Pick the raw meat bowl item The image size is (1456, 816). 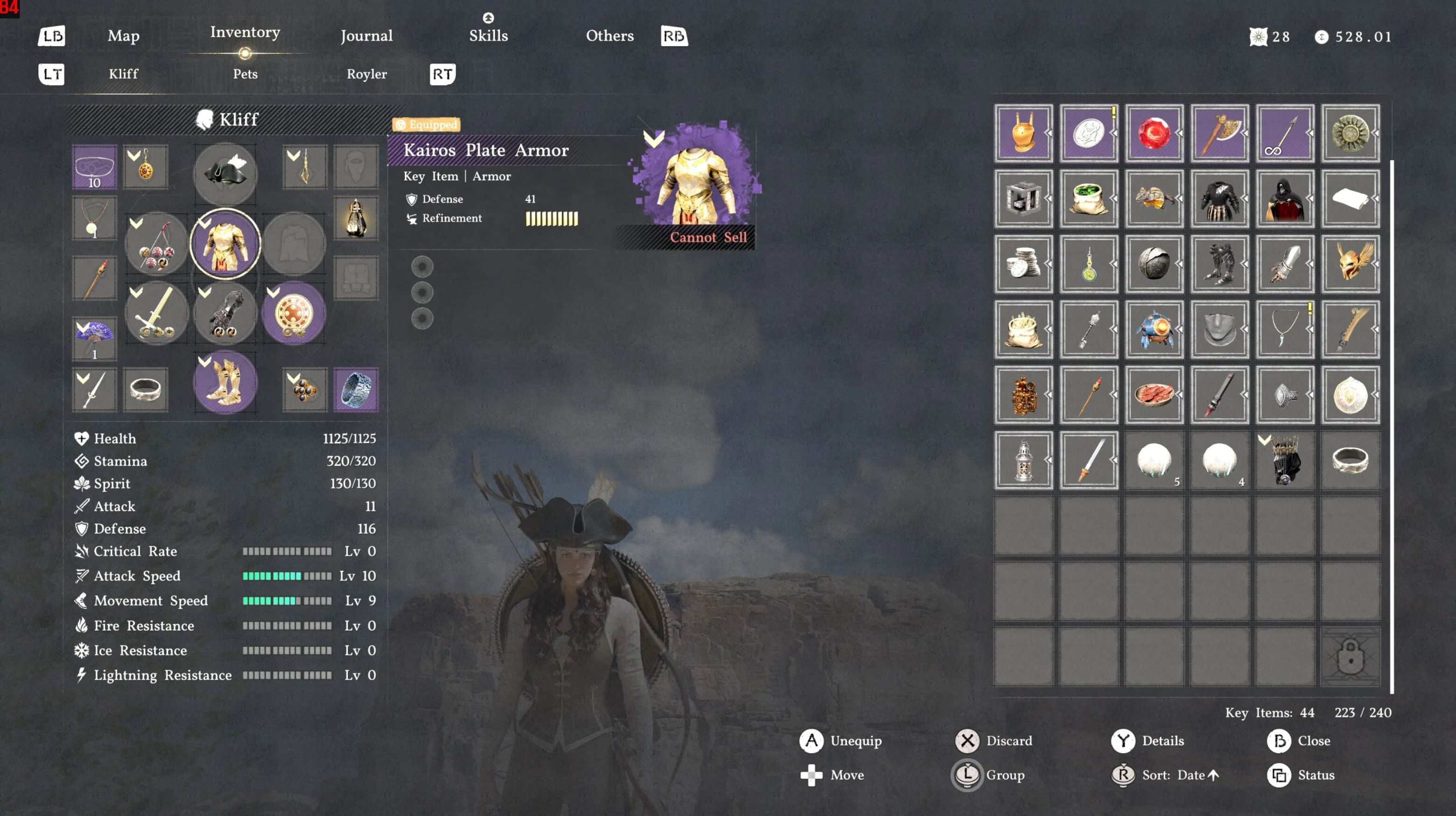pyautogui.click(x=1154, y=394)
